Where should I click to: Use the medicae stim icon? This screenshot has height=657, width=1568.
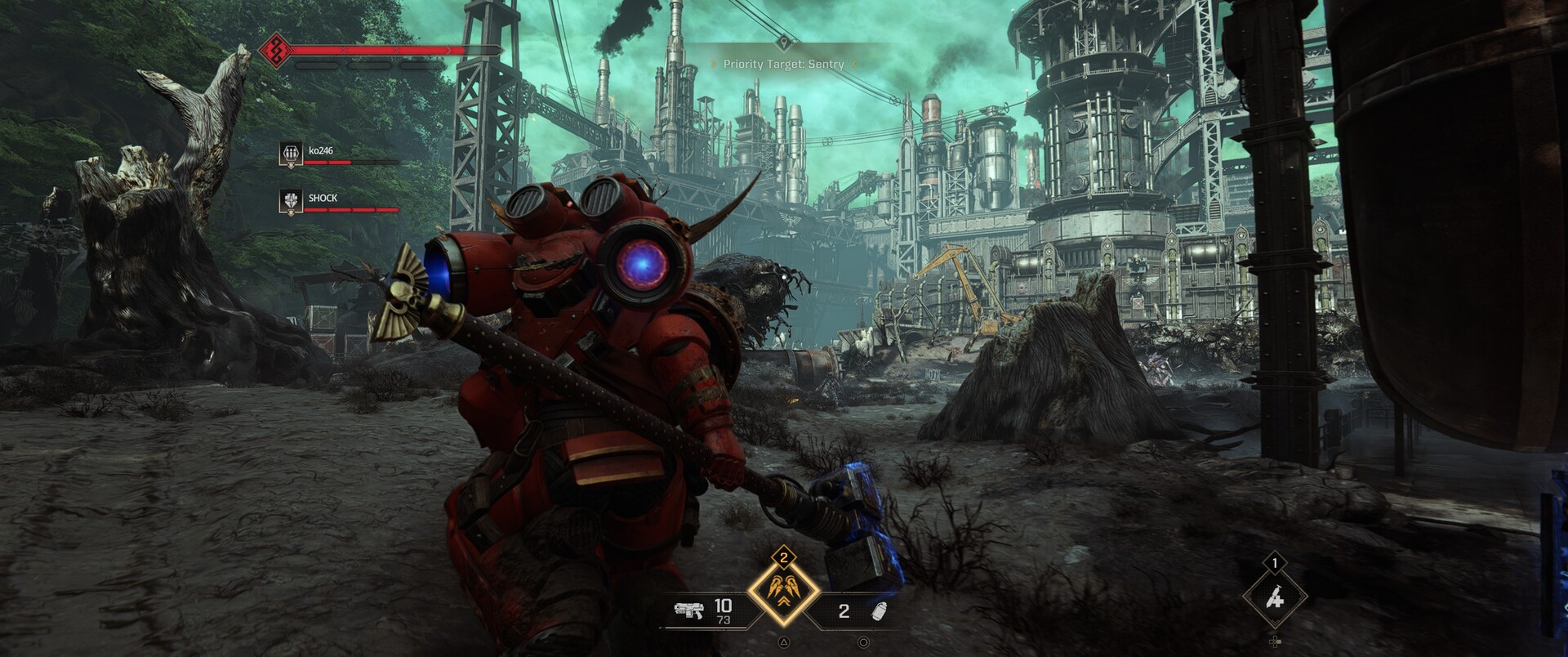tap(1275, 599)
